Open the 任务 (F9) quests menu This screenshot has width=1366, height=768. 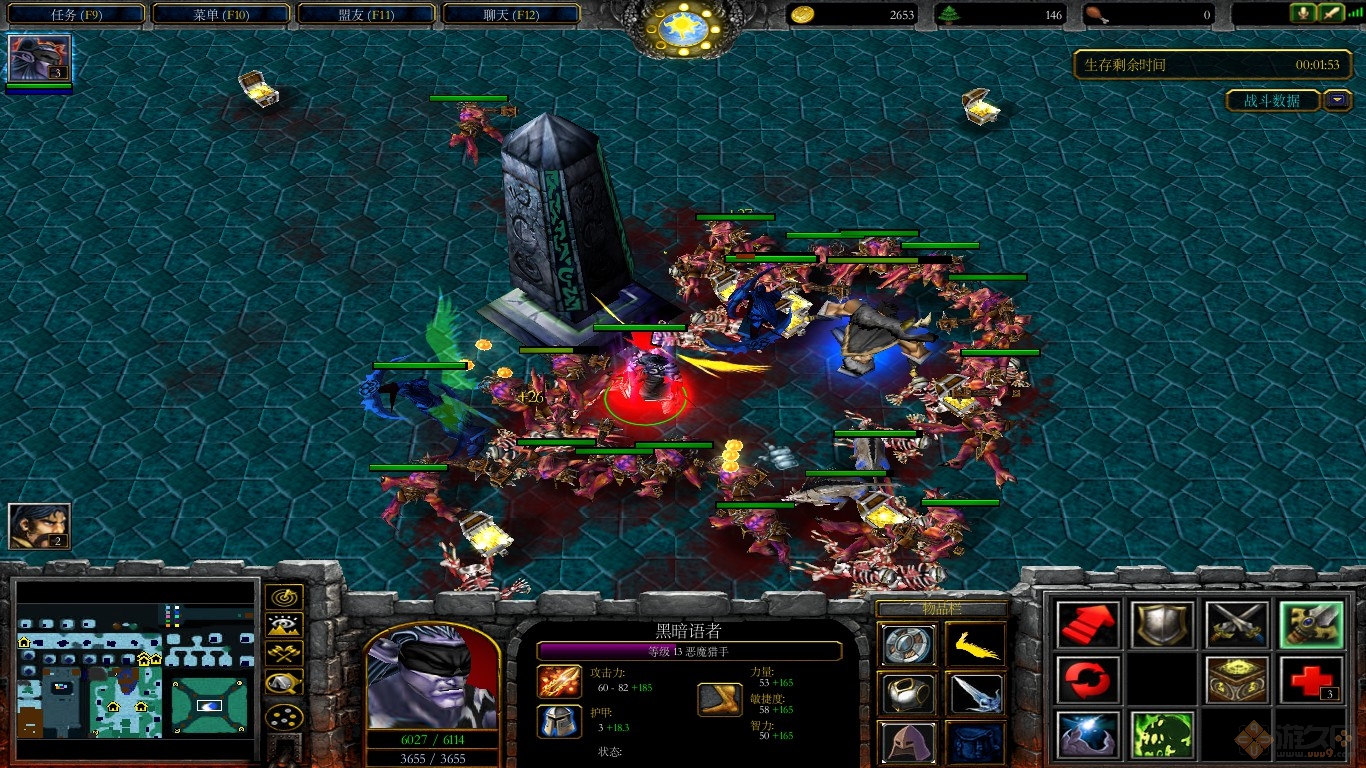tap(75, 14)
